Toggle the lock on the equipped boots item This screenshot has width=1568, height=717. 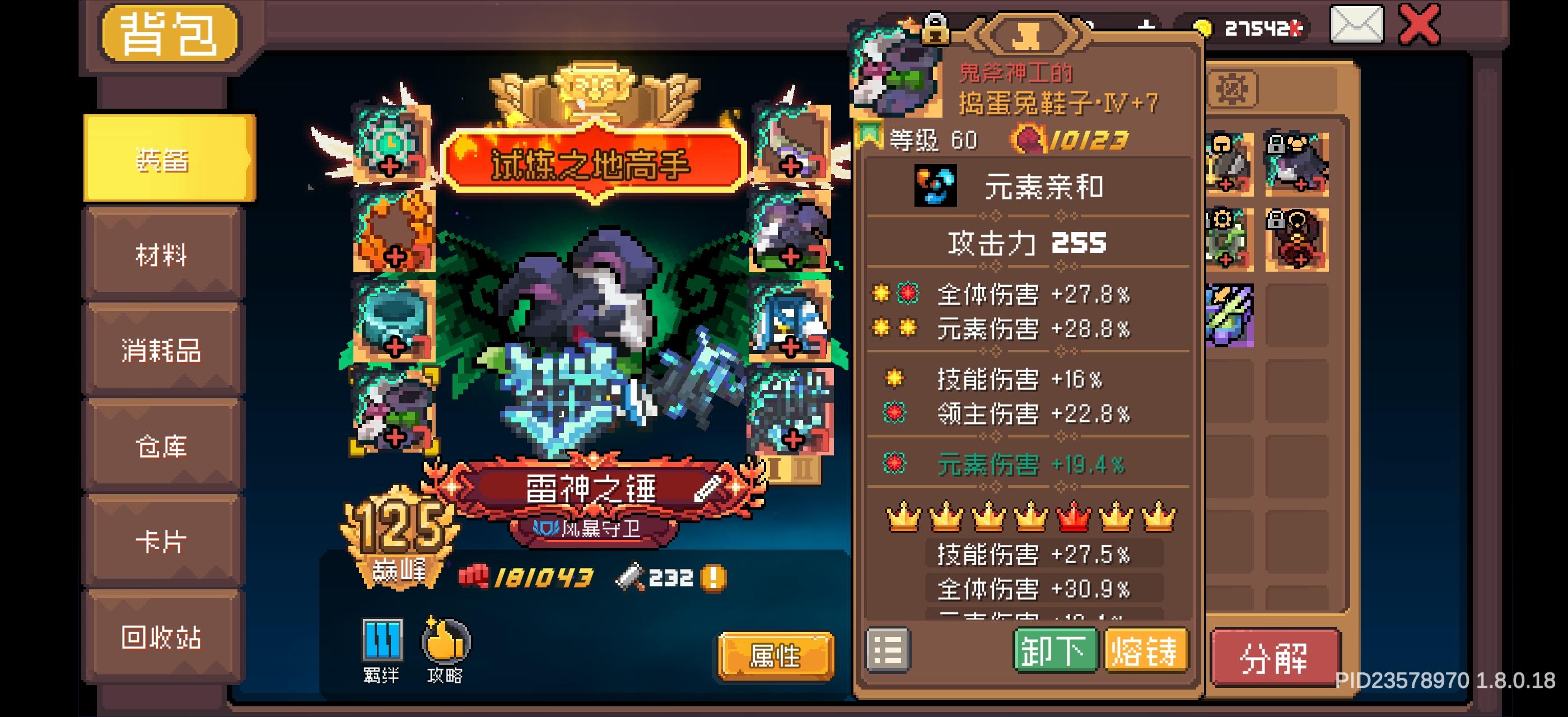coord(936,29)
